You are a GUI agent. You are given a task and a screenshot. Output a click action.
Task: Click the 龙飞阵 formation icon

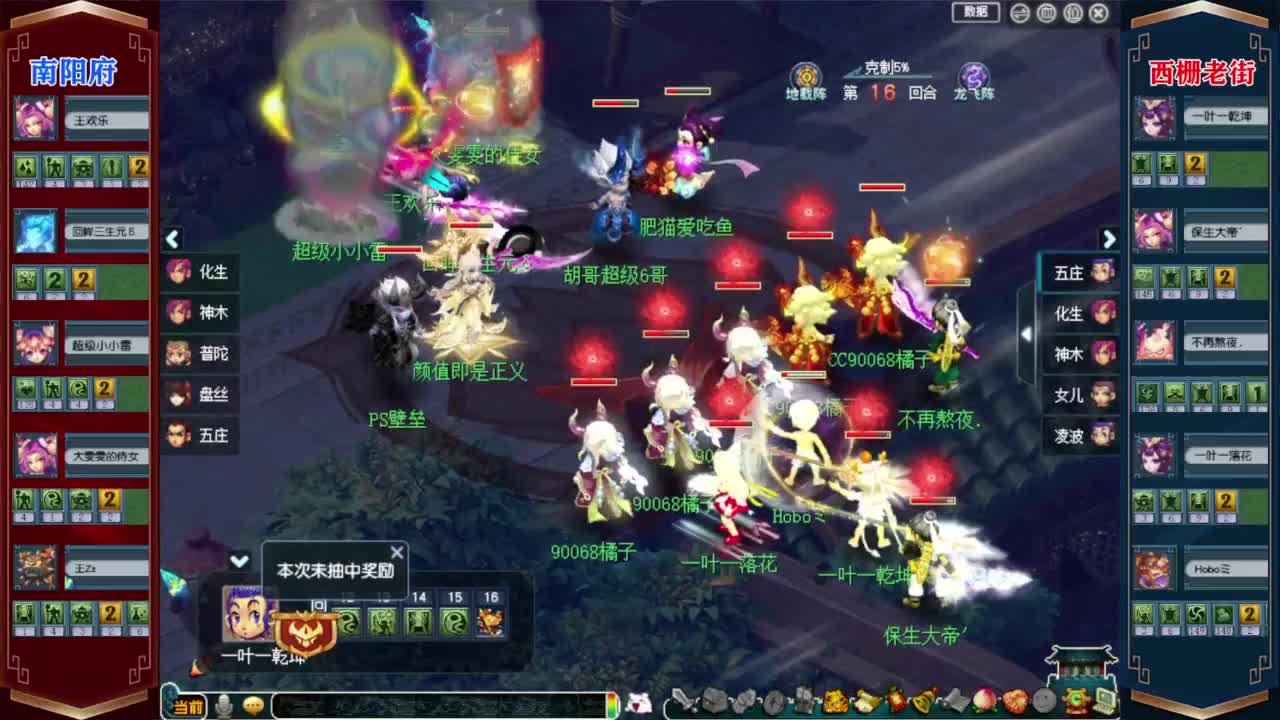click(x=973, y=75)
